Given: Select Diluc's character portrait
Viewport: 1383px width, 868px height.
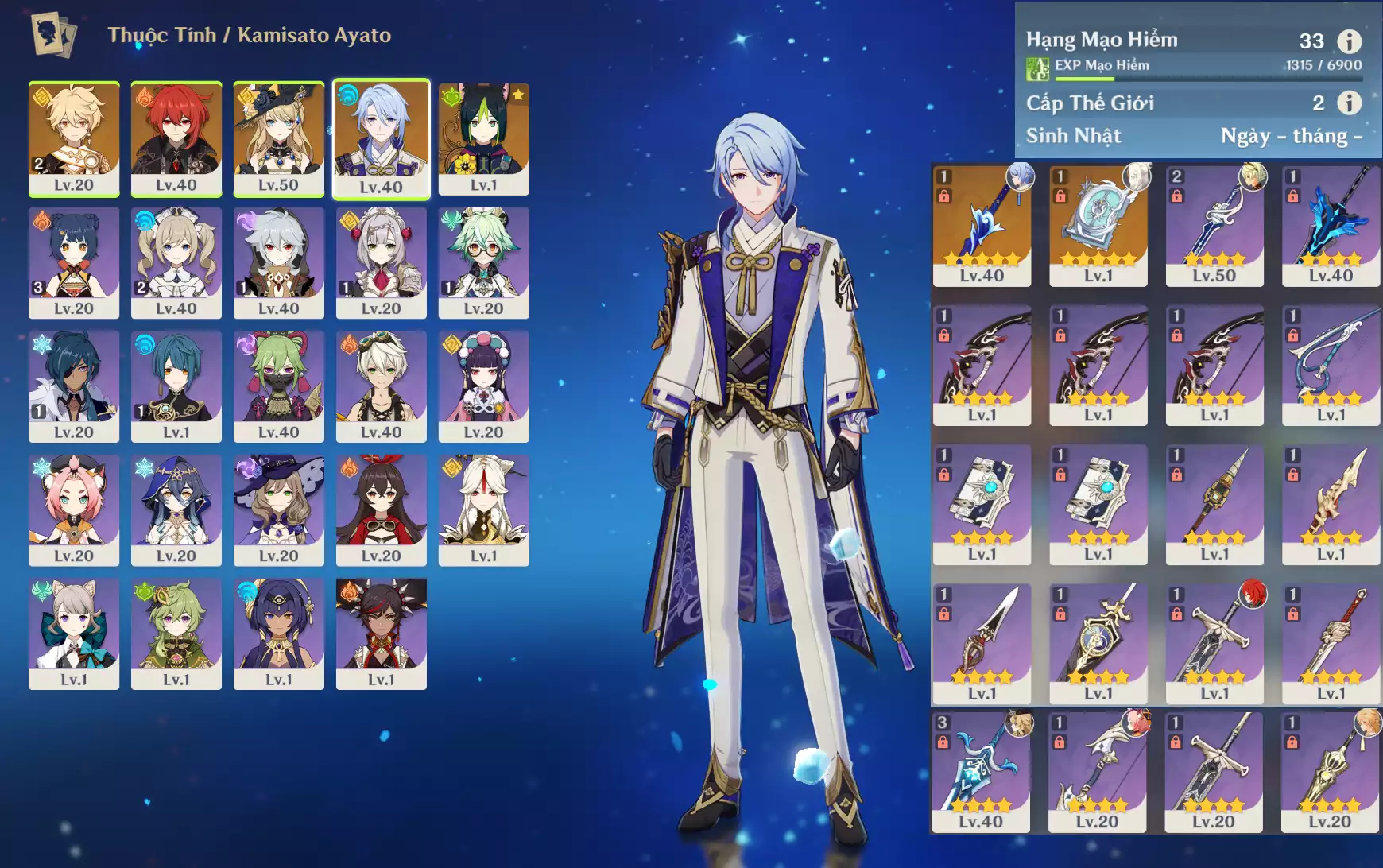Looking at the screenshot, I should [176, 138].
